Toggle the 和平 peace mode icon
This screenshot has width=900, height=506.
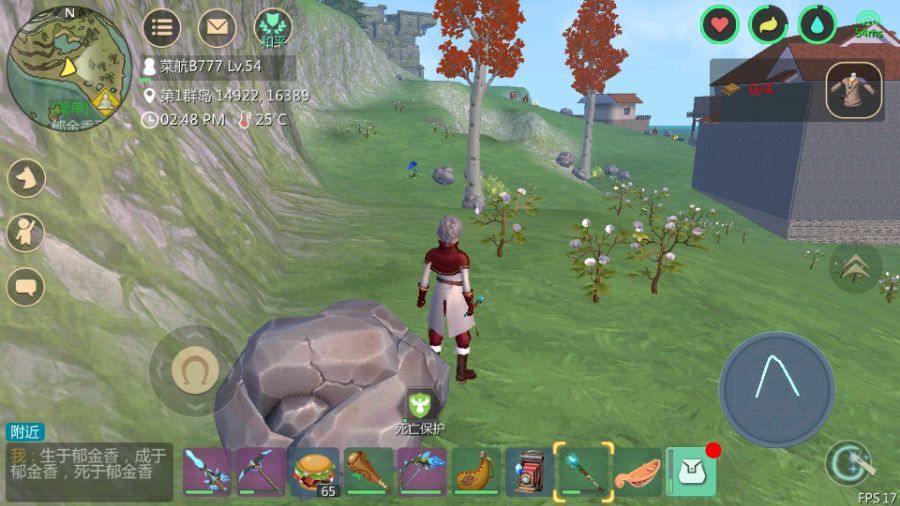(x=272, y=27)
